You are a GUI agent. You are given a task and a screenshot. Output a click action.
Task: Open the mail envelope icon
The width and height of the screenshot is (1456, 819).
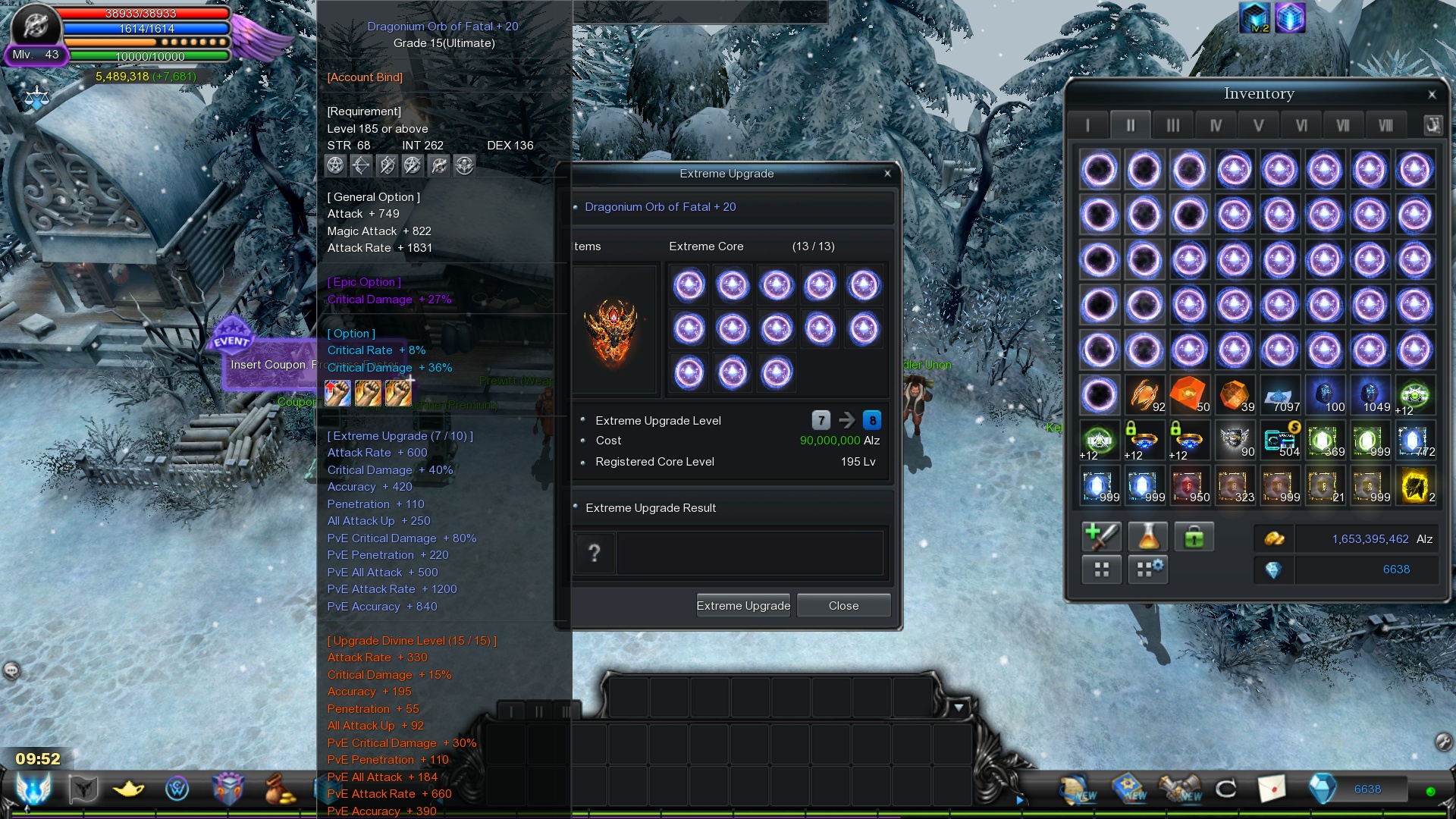[1272, 789]
